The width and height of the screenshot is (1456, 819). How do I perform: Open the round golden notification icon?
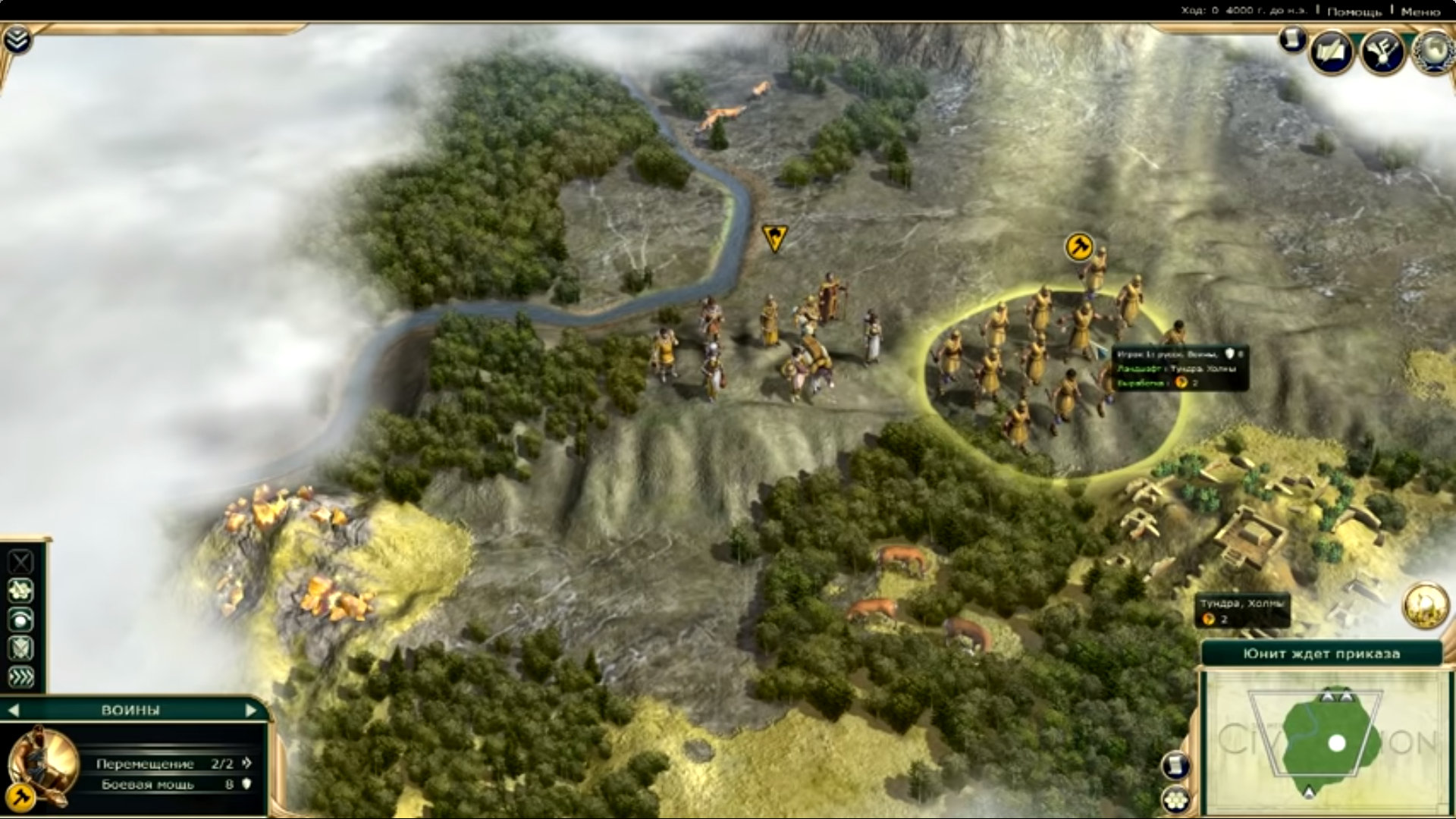(1425, 605)
